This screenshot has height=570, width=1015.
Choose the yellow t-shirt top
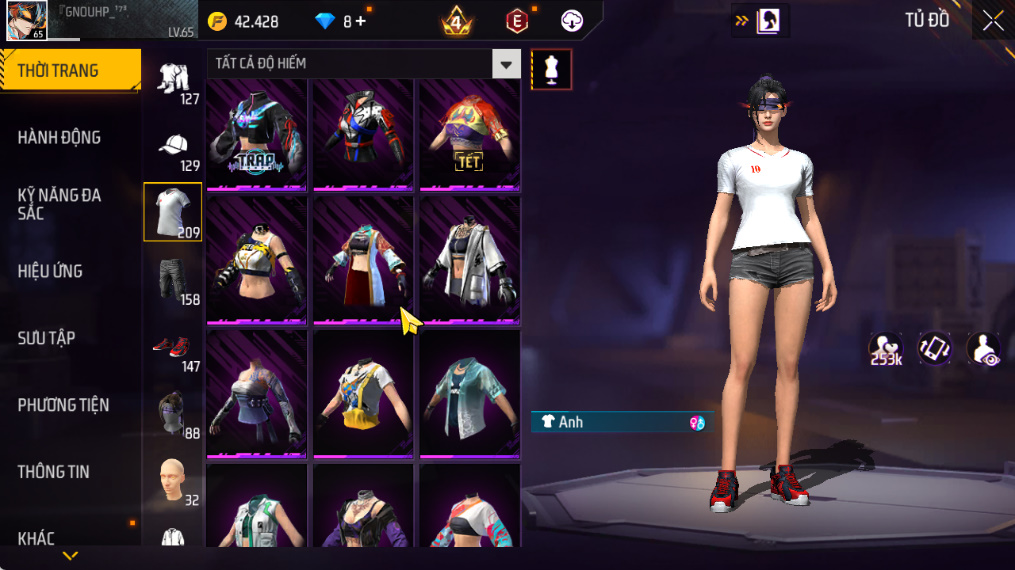[363, 393]
